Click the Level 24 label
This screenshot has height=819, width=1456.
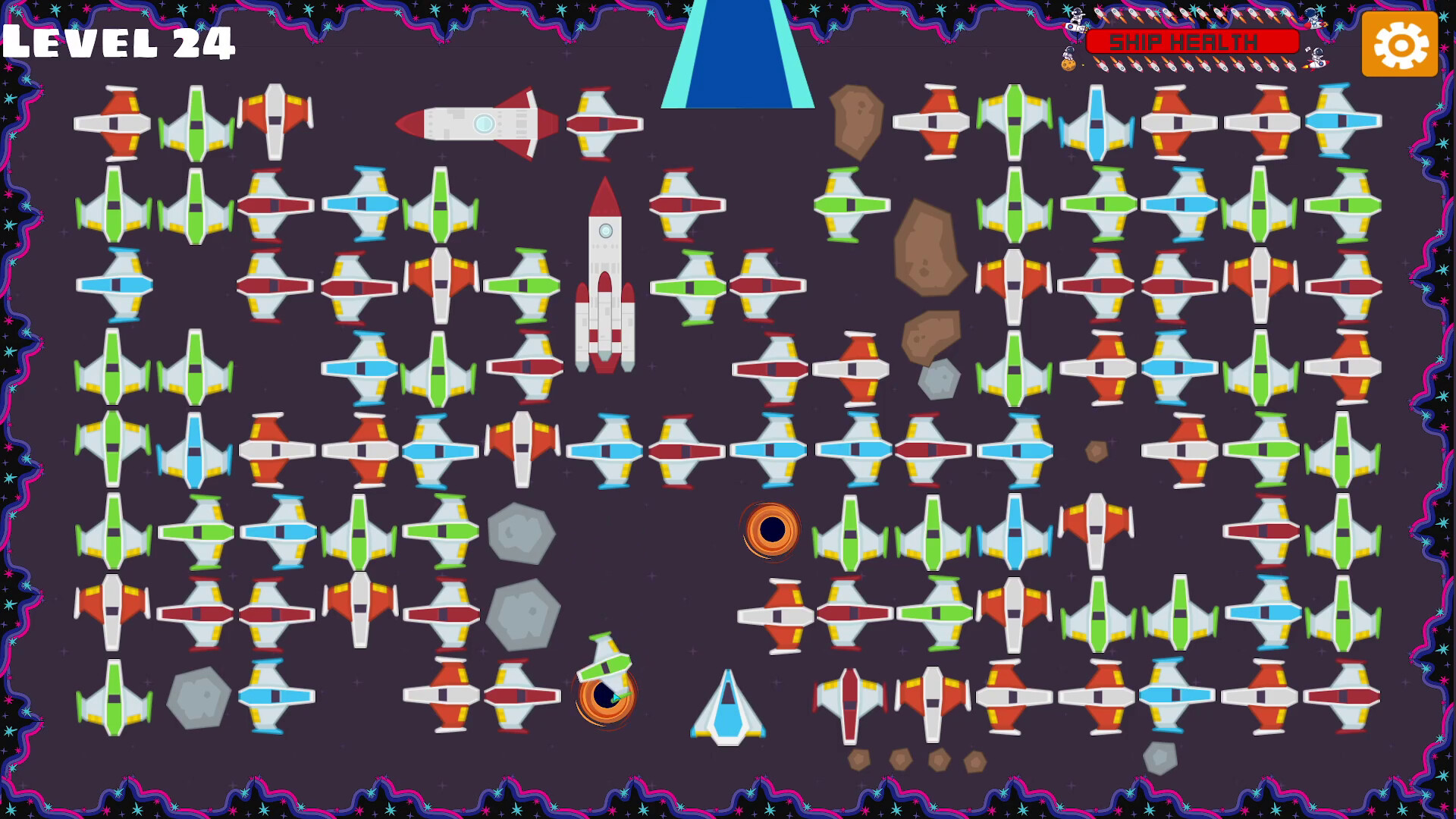118,43
